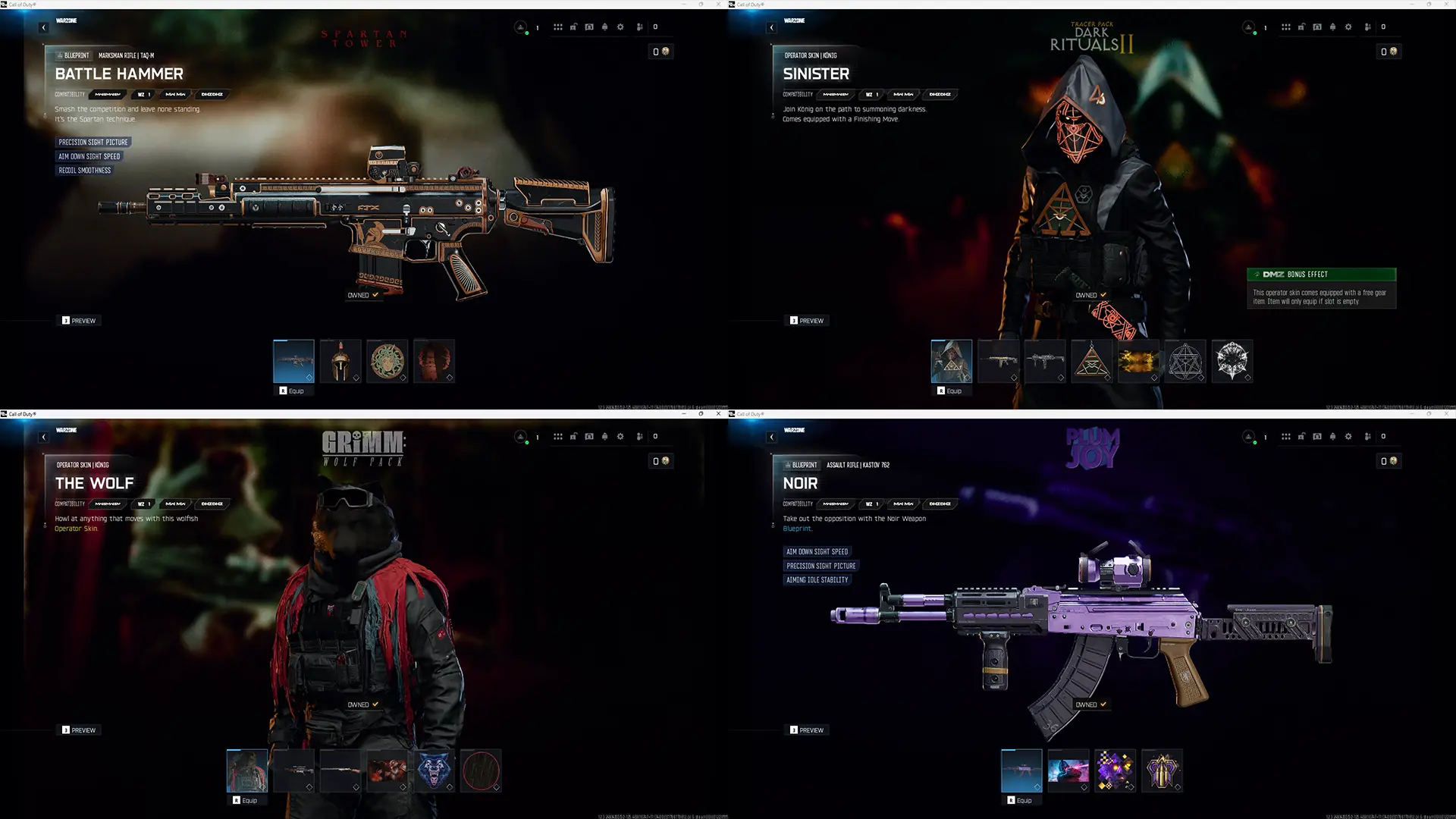This screenshot has width=1456, height=819.
Task: Select the WARZONE tab on The Wolf screen
Action: (67, 431)
